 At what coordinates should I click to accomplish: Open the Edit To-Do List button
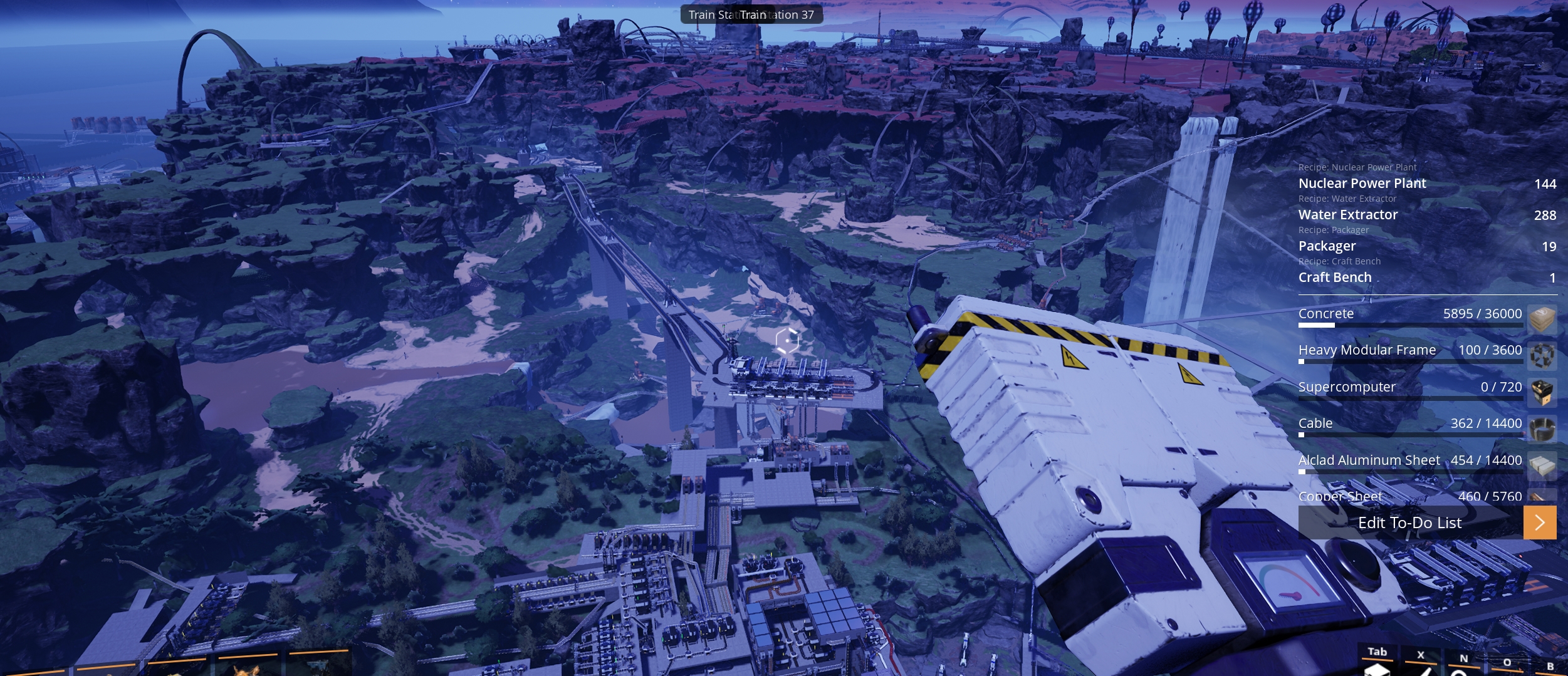point(1409,523)
